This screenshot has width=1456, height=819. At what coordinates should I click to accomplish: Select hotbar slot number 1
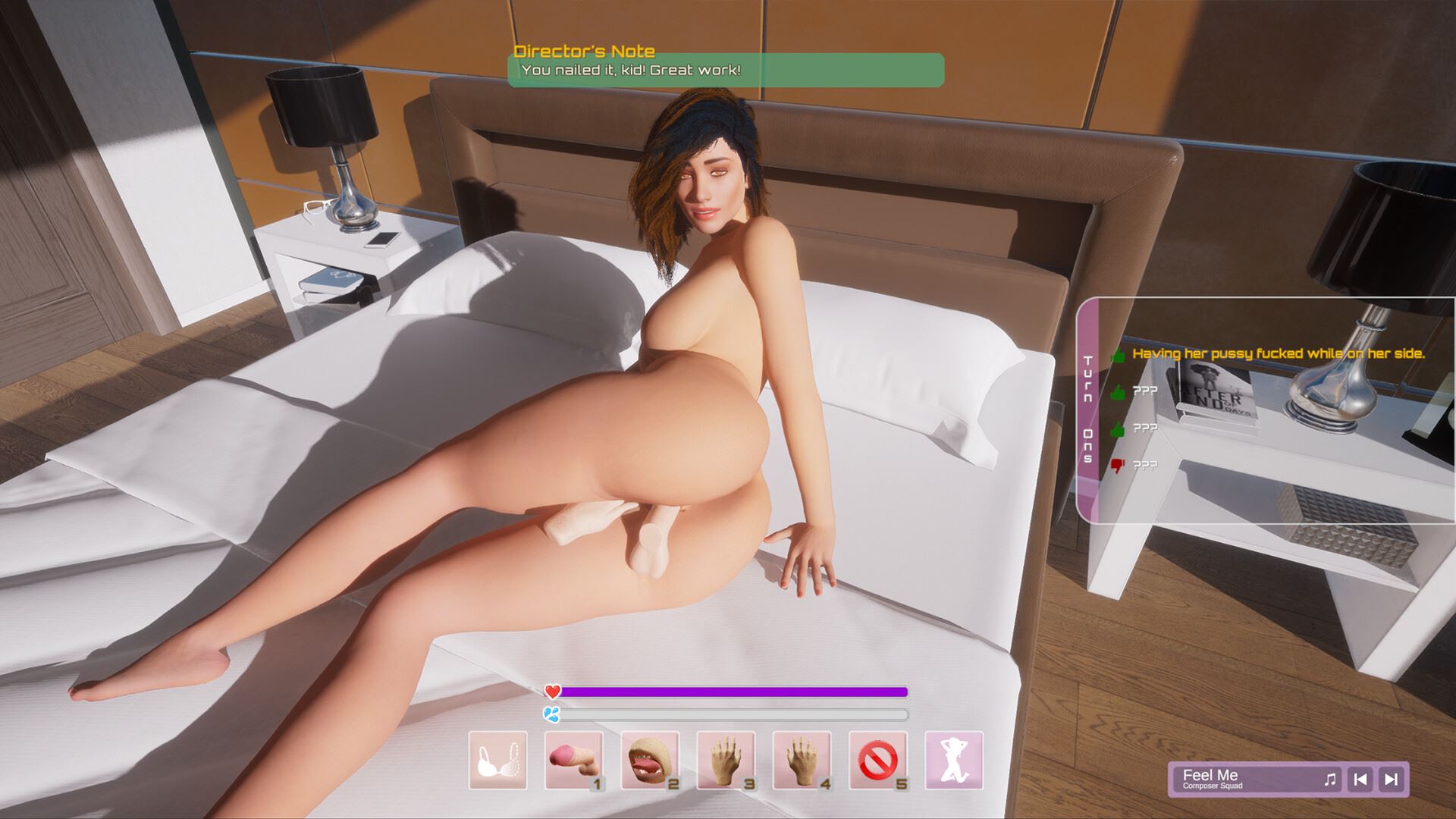574,761
